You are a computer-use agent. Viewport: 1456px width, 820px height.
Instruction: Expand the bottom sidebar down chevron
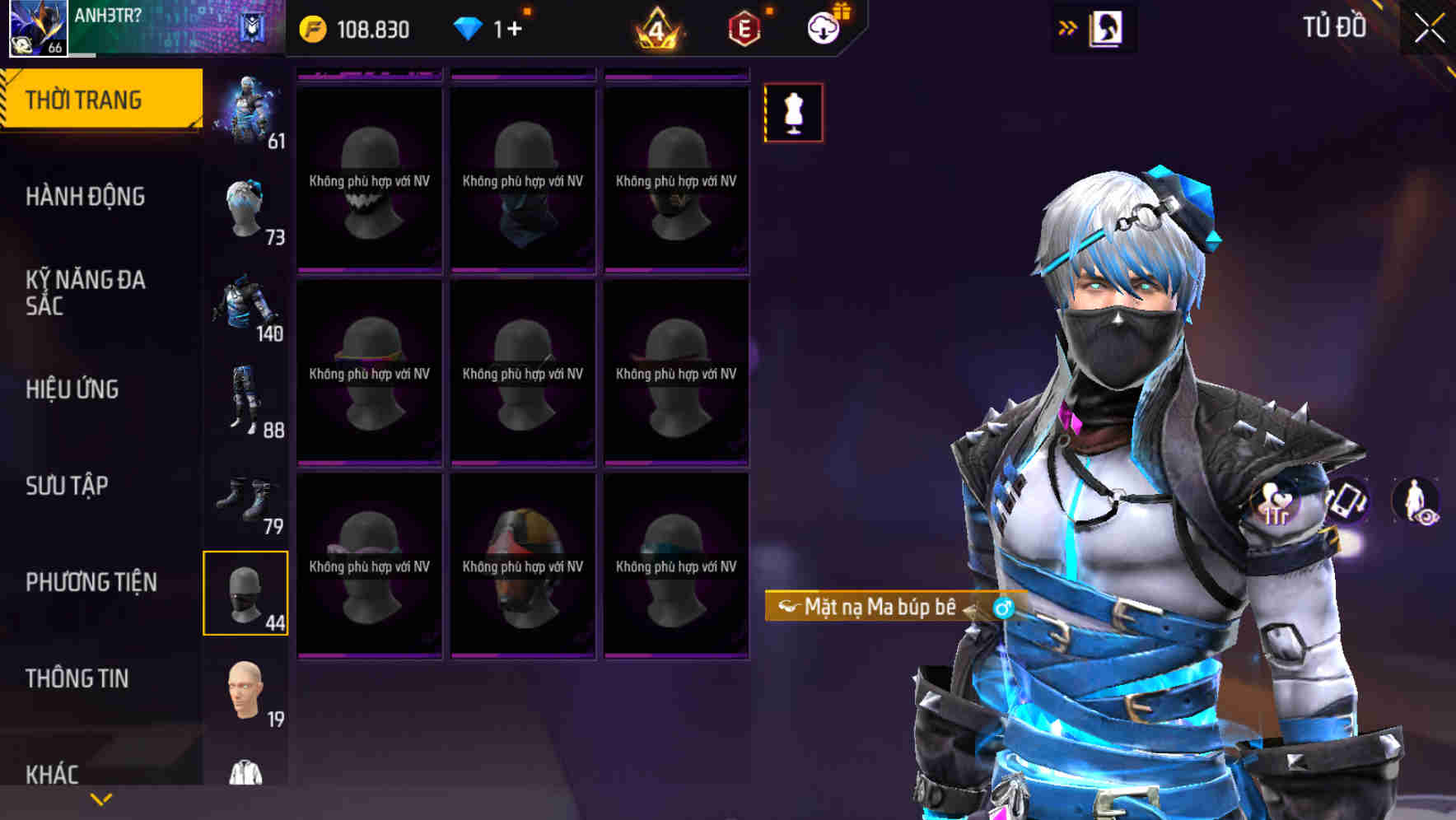(100, 800)
